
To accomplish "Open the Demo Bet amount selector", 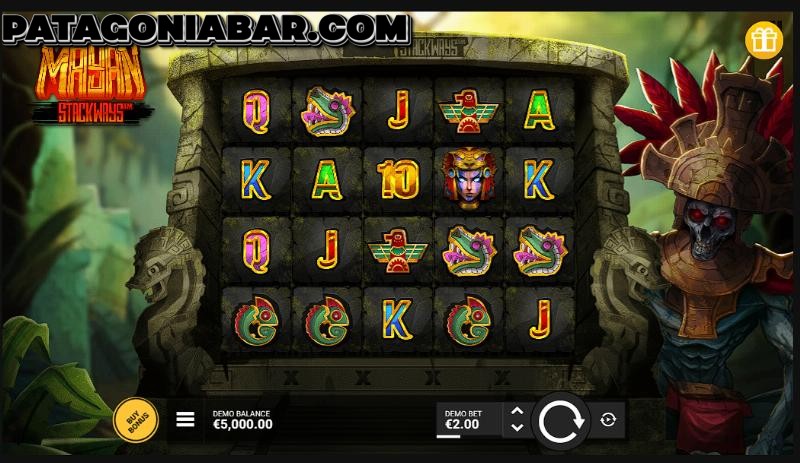I will coord(466,420).
